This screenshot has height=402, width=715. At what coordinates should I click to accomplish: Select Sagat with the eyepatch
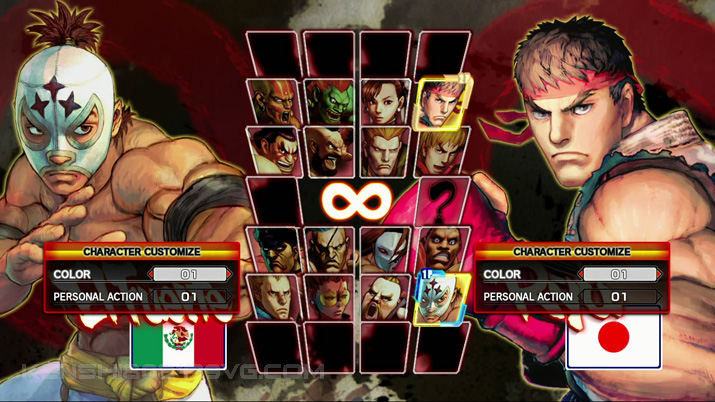point(329,250)
